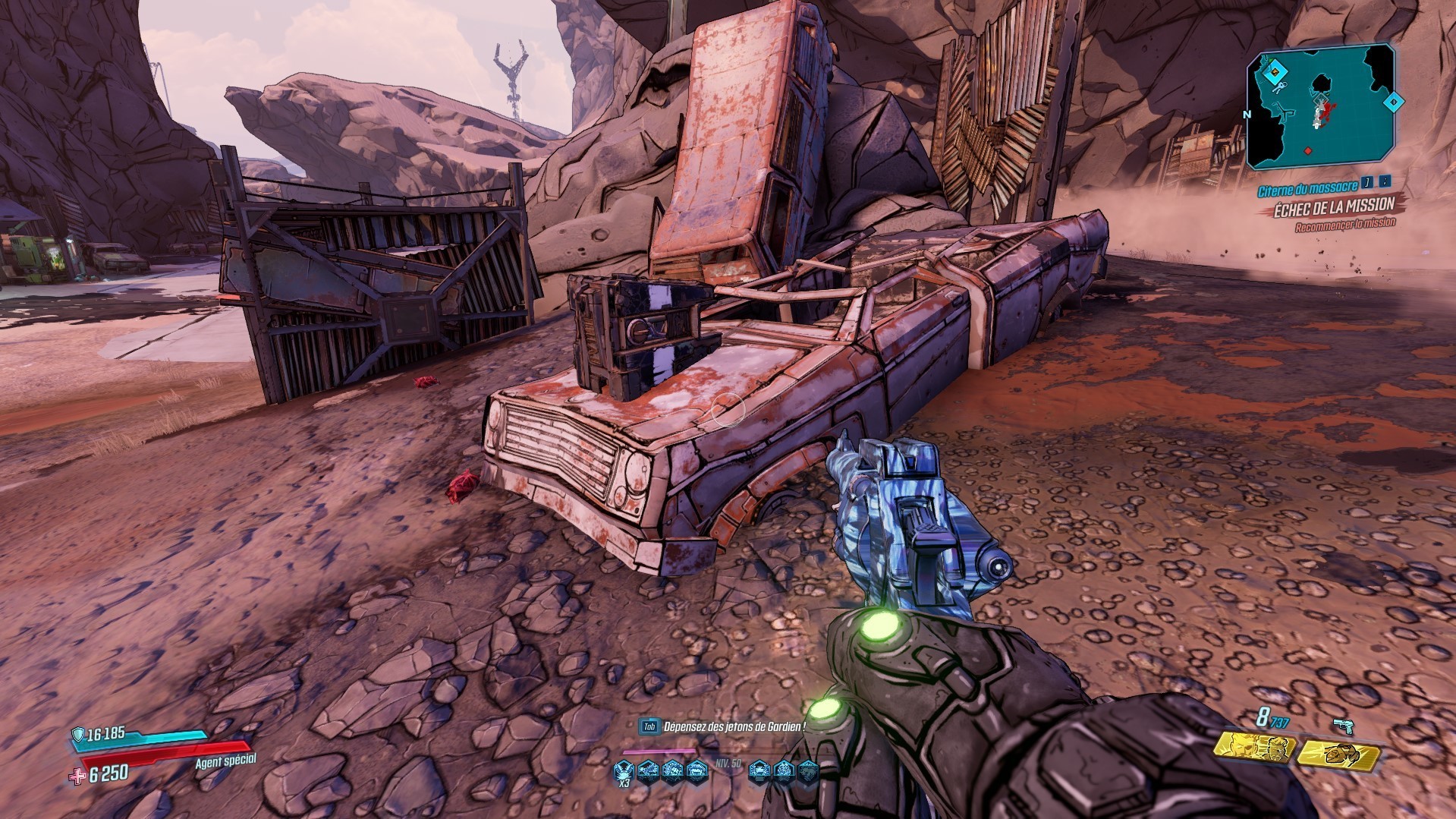The width and height of the screenshot is (1456, 819).
Task: Click the red objective diamond on the minimap
Action: click(1307, 151)
